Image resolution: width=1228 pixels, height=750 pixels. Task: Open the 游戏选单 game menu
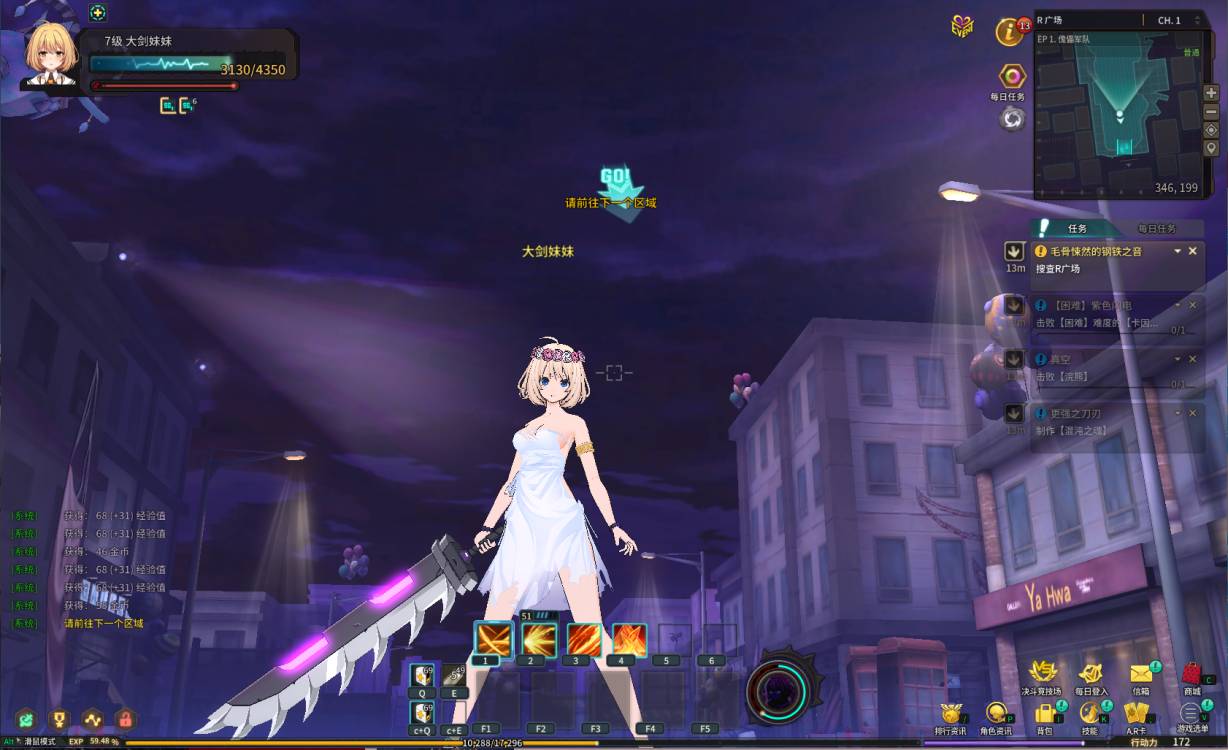click(x=1190, y=714)
